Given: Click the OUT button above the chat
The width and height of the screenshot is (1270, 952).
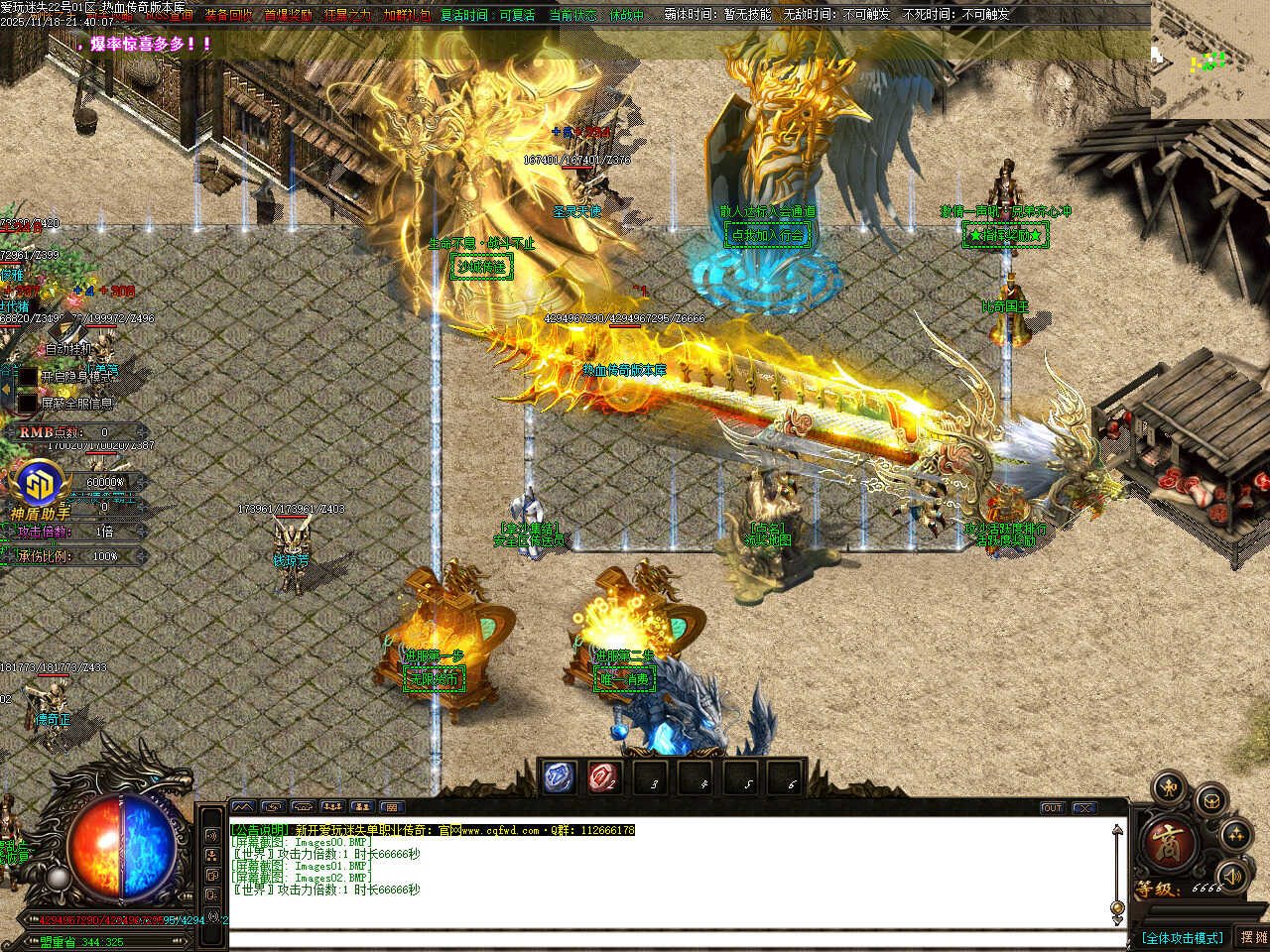Looking at the screenshot, I should click(1052, 808).
